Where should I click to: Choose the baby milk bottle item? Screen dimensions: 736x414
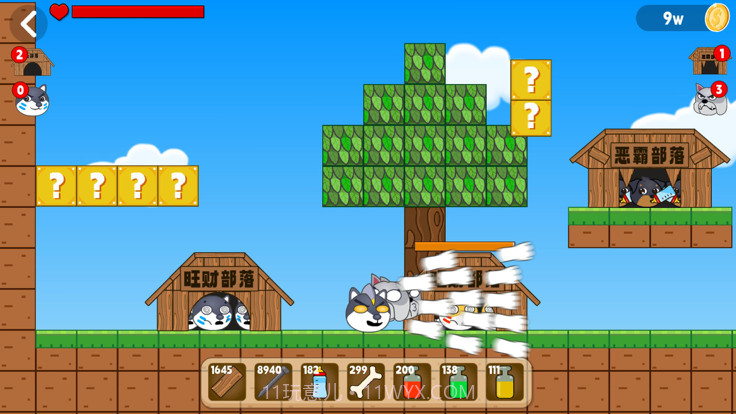320,382
